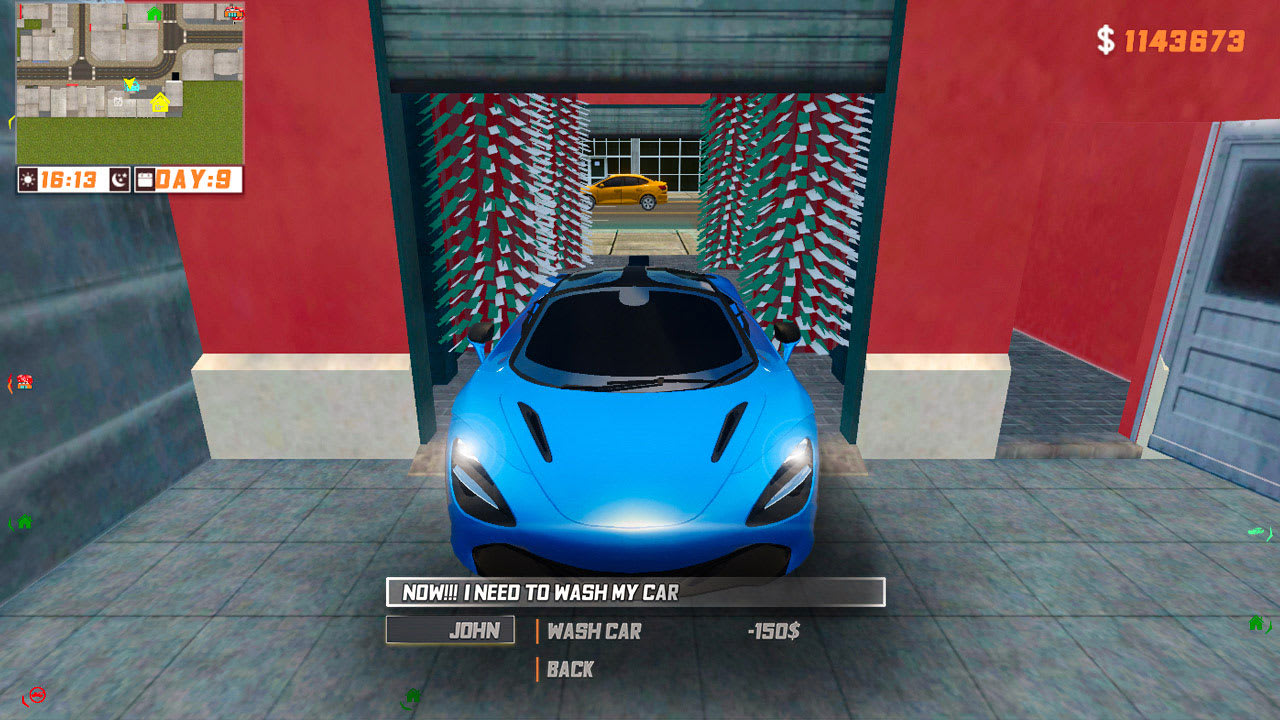
Task: Click the small white garage icon on the minimap
Action: click(x=118, y=101)
